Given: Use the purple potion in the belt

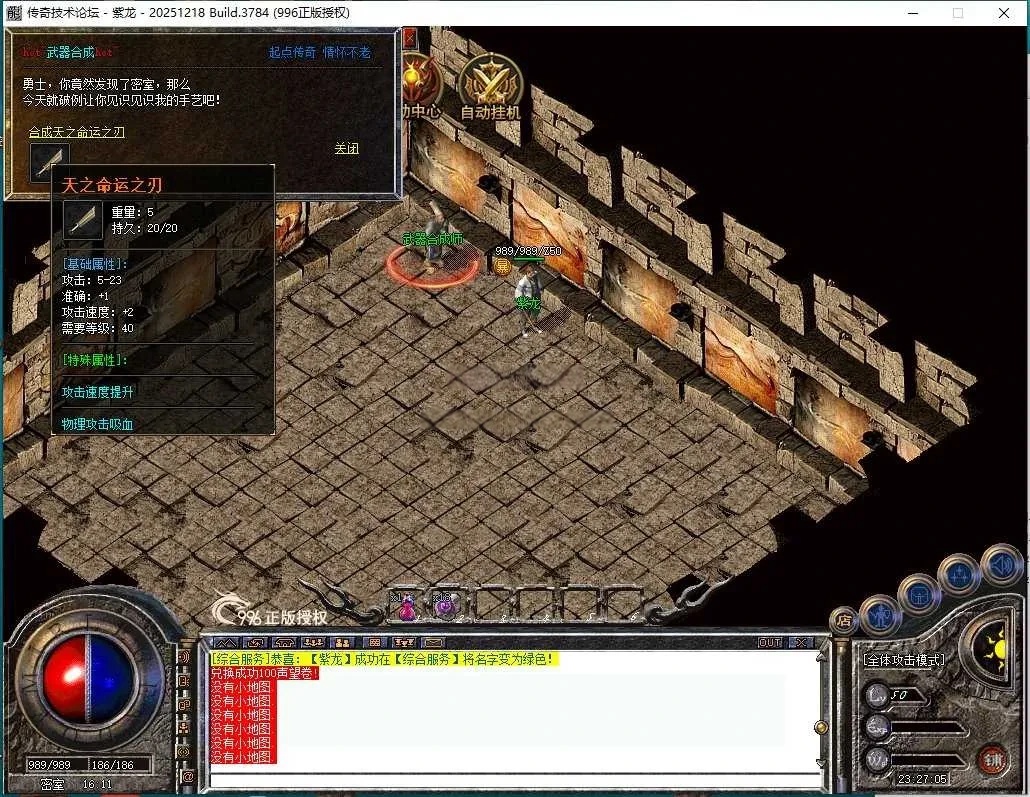Looking at the screenshot, I should tap(443, 605).
